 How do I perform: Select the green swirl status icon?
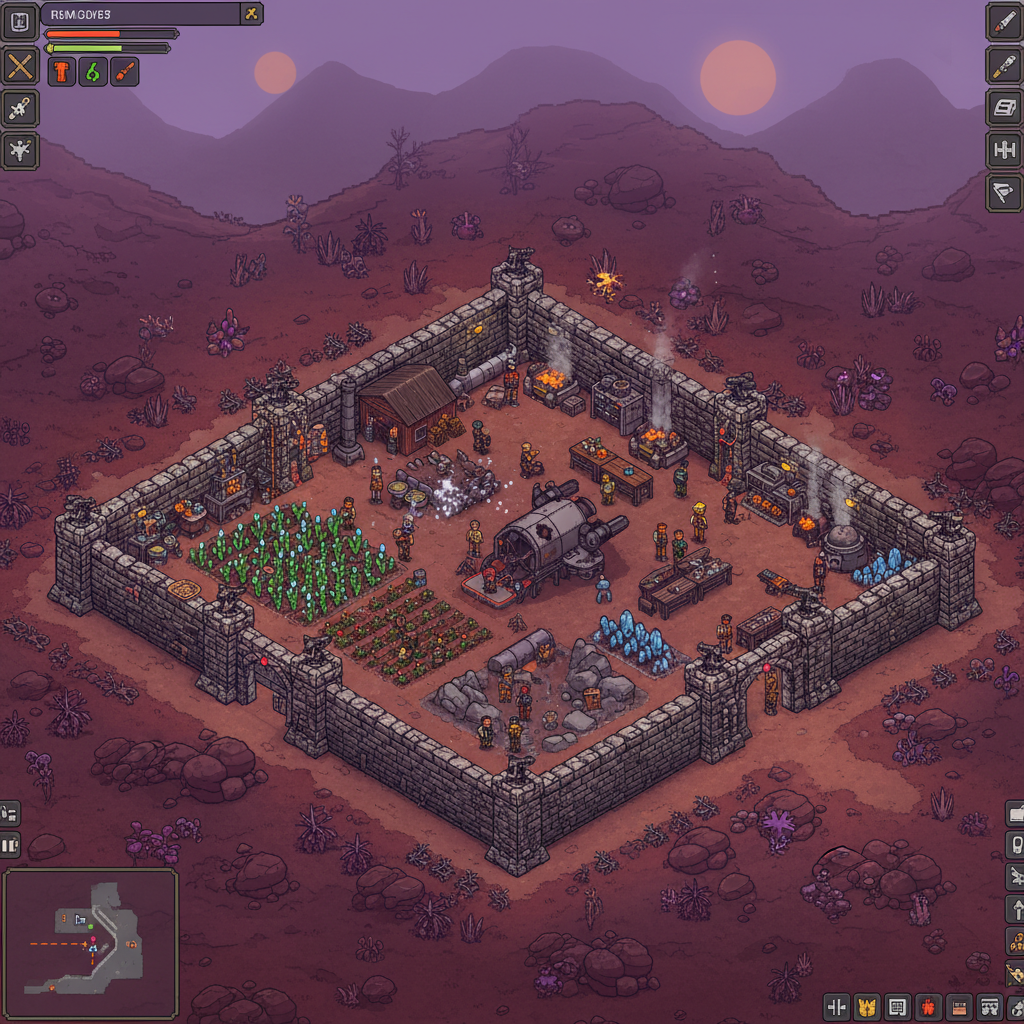pos(93,72)
